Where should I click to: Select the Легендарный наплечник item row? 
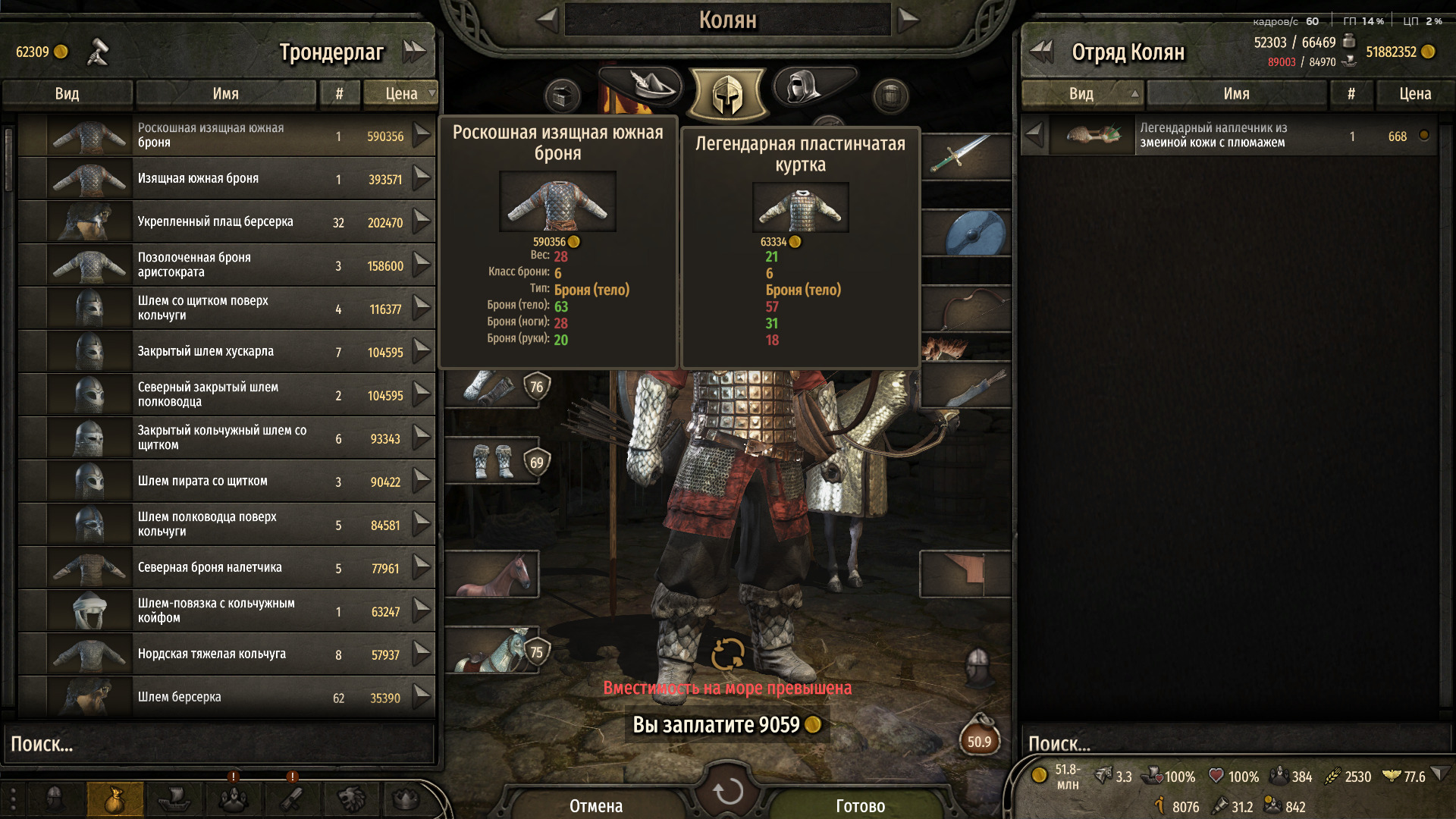point(1228,136)
